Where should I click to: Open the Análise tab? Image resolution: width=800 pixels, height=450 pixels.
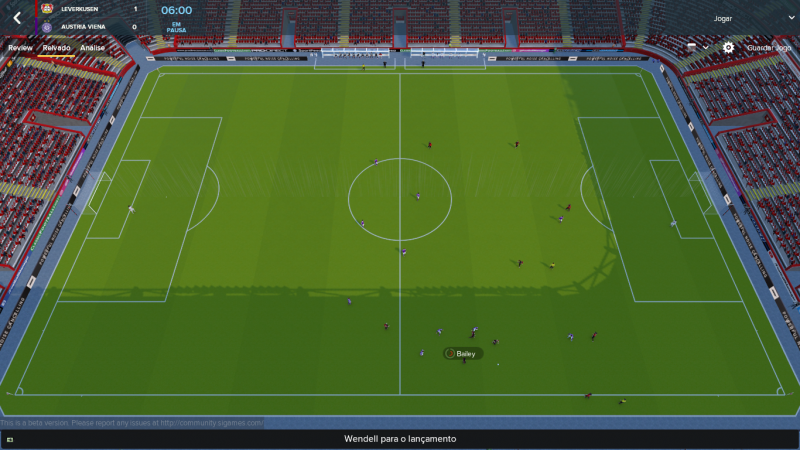pyautogui.click(x=93, y=47)
